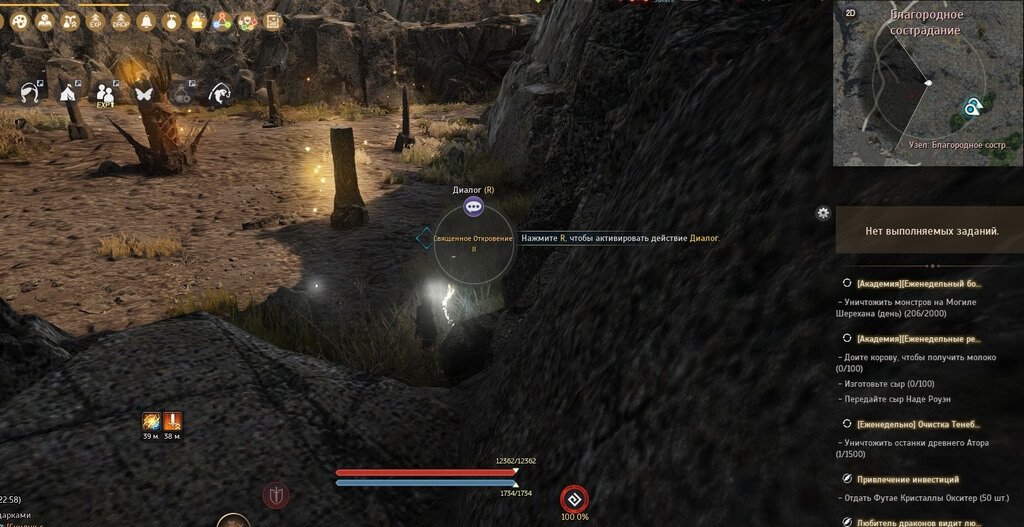This screenshot has width=1024, height=527.
Task: Open the weekly milk and cheese quest
Action: [x=919, y=339]
